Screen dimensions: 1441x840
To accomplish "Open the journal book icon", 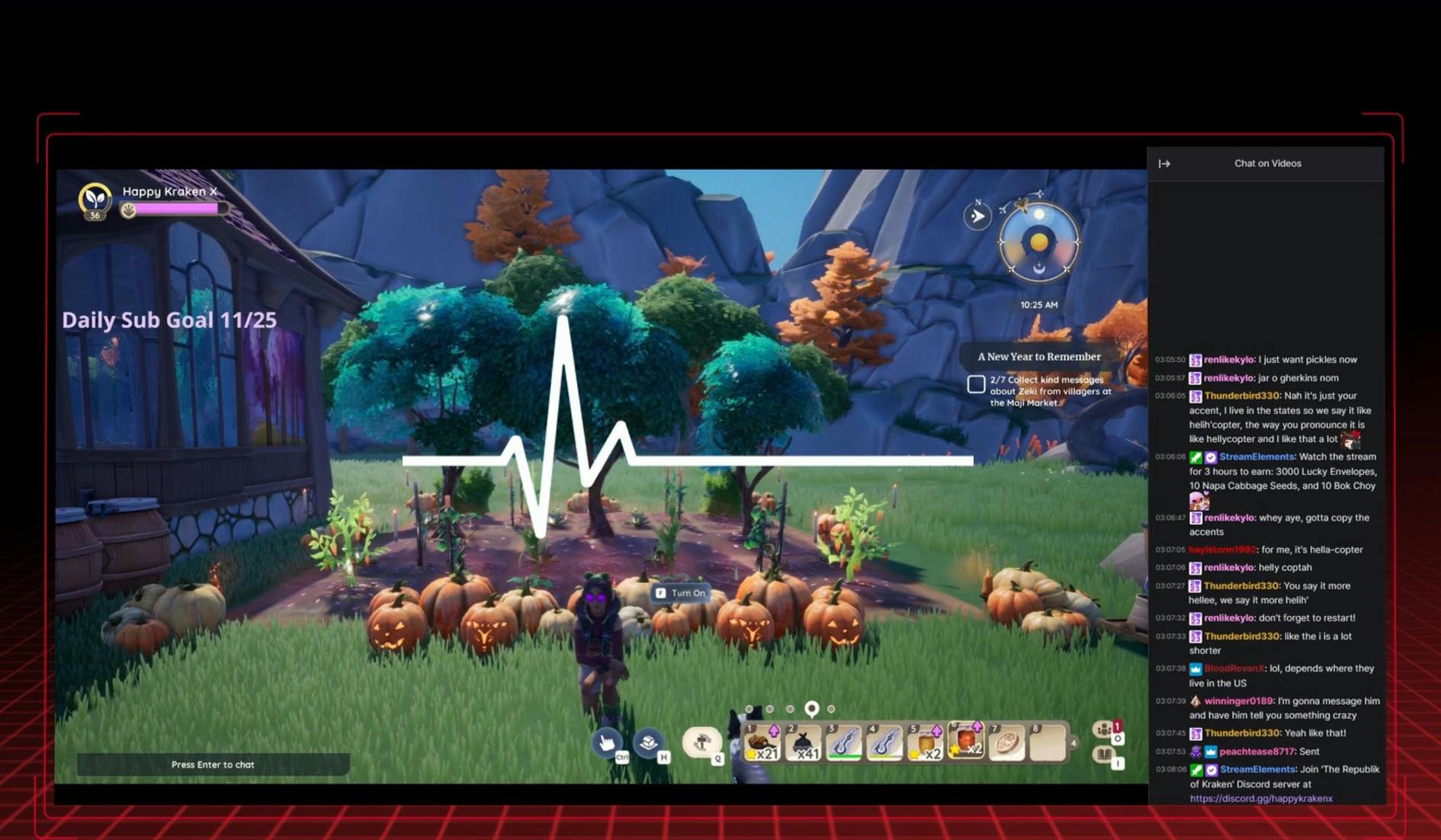I will (x=1104, y=755).
